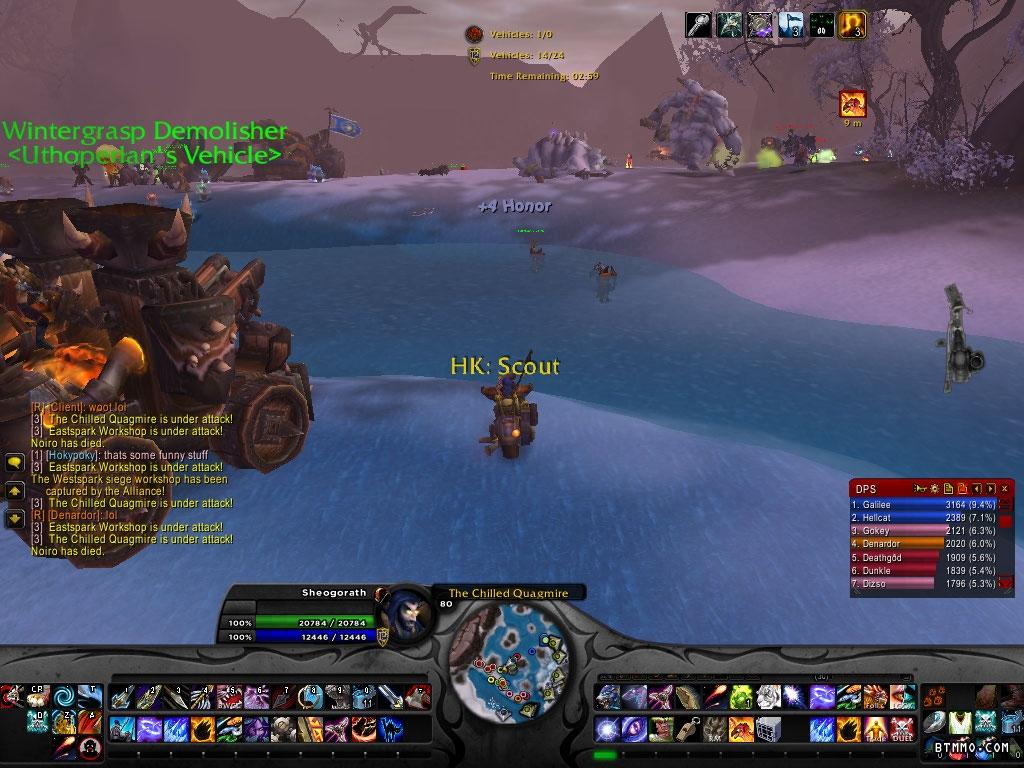
Task: Click the orange debuff icon showing 9 m
Action: click(853, 102)
